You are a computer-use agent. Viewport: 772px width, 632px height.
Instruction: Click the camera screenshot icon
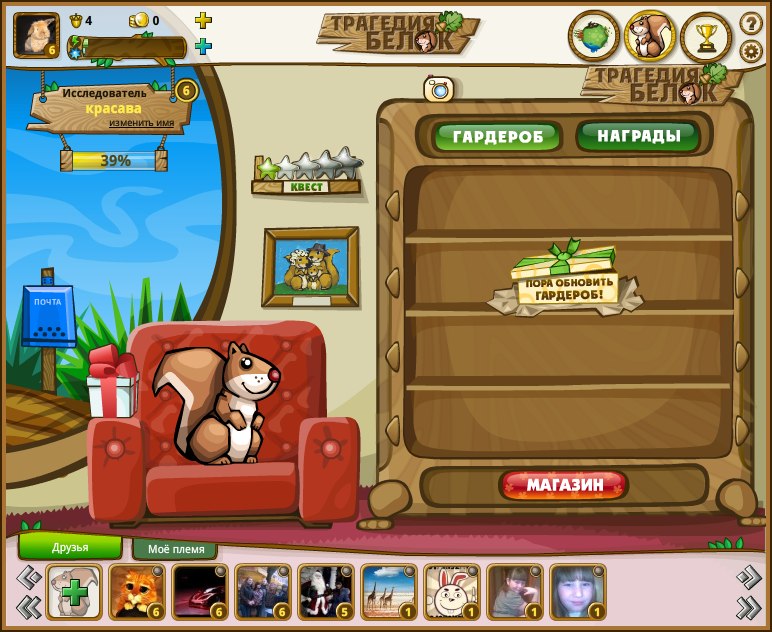pos(438,89)
